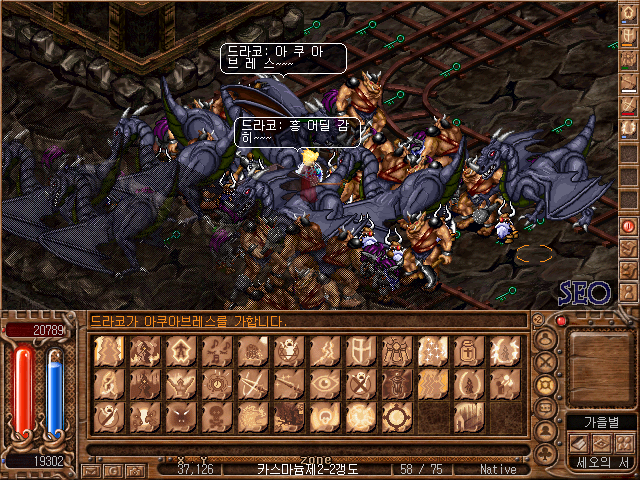Select the crossed swords round button
640x480 pixels.
[x=546, y=360]
